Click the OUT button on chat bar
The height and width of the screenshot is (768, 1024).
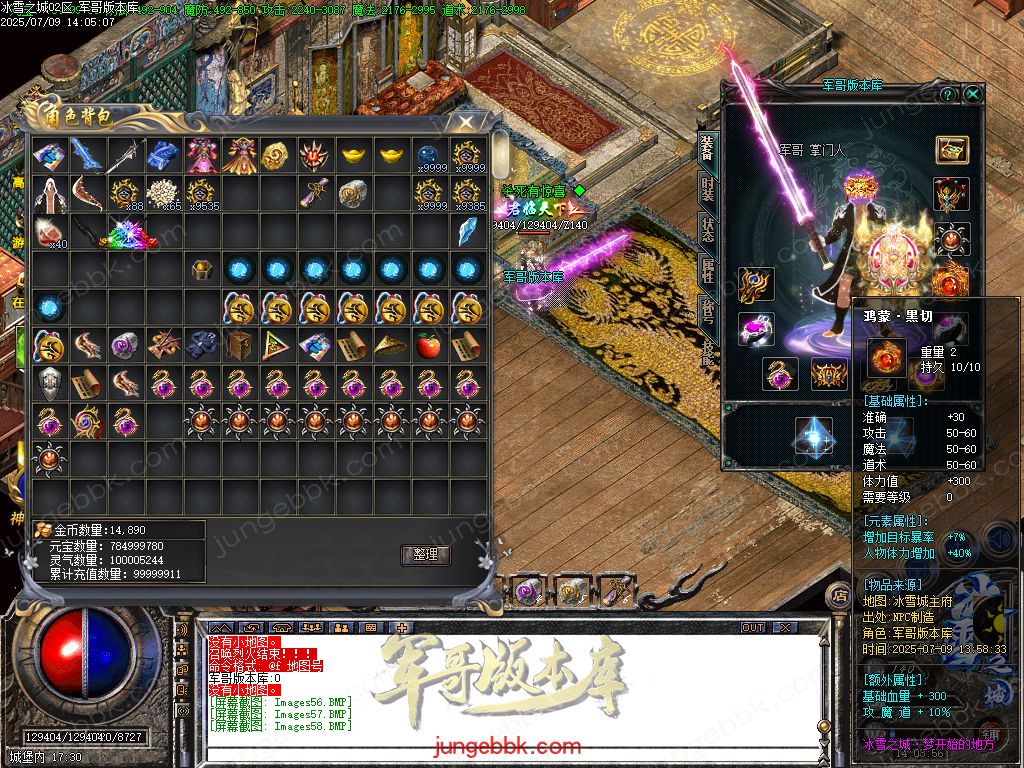pyautogui.click(x=752, y=627)
